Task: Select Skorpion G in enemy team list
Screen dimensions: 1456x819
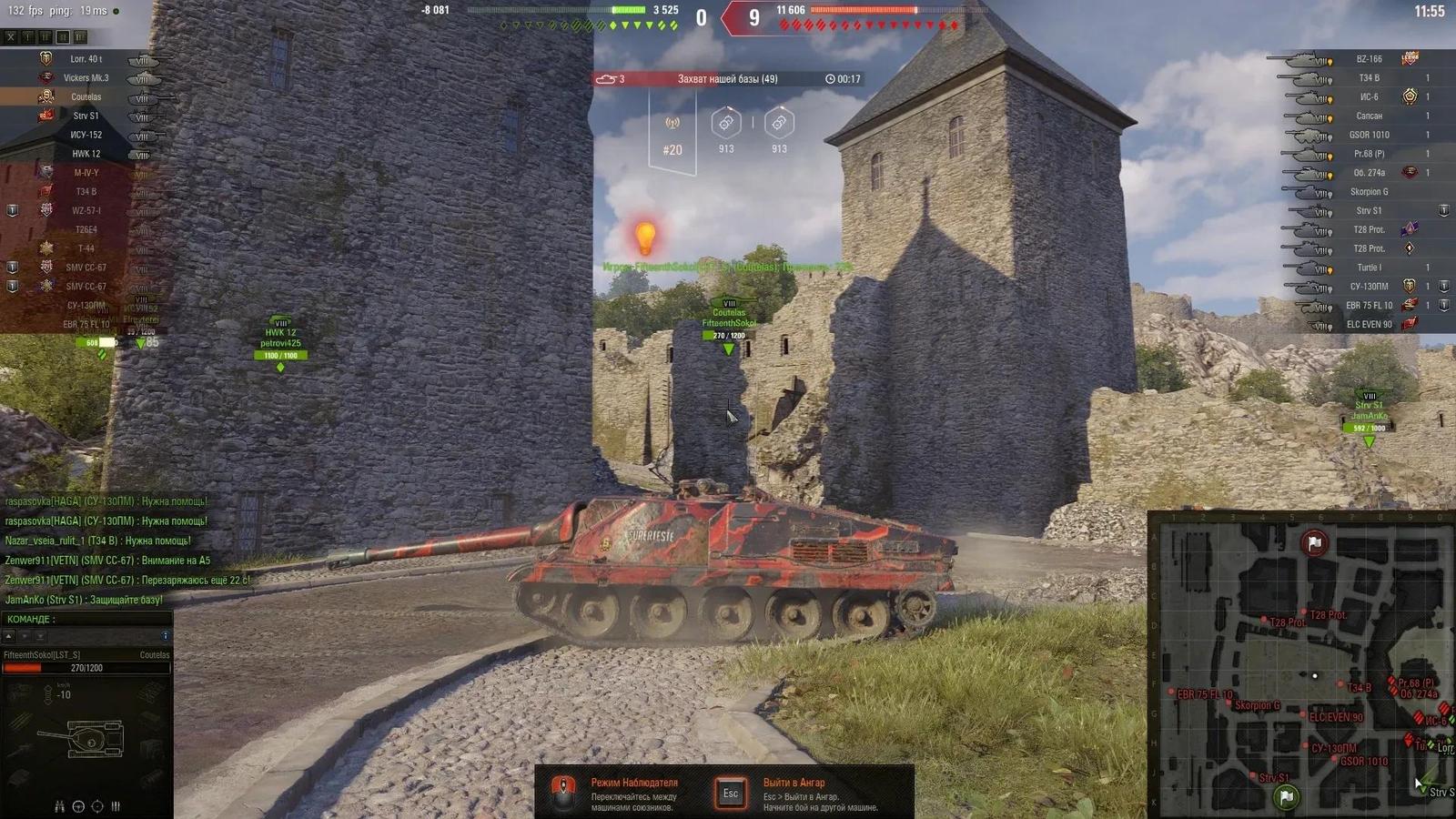Action: pos(1370,191)
